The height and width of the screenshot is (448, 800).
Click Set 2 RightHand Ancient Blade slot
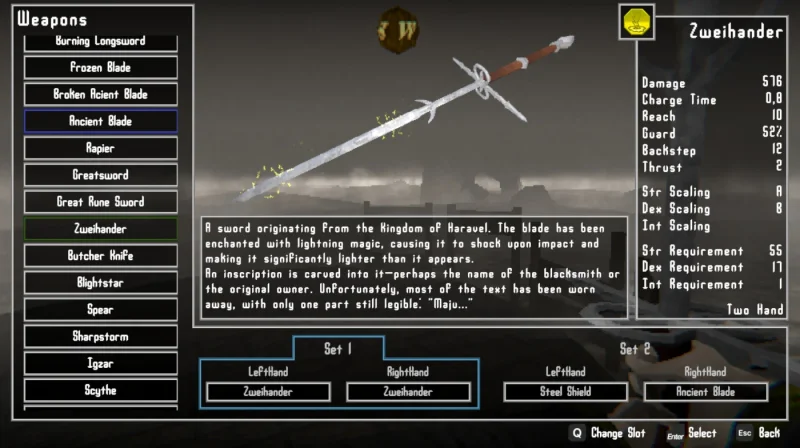[x=707, y=392]
